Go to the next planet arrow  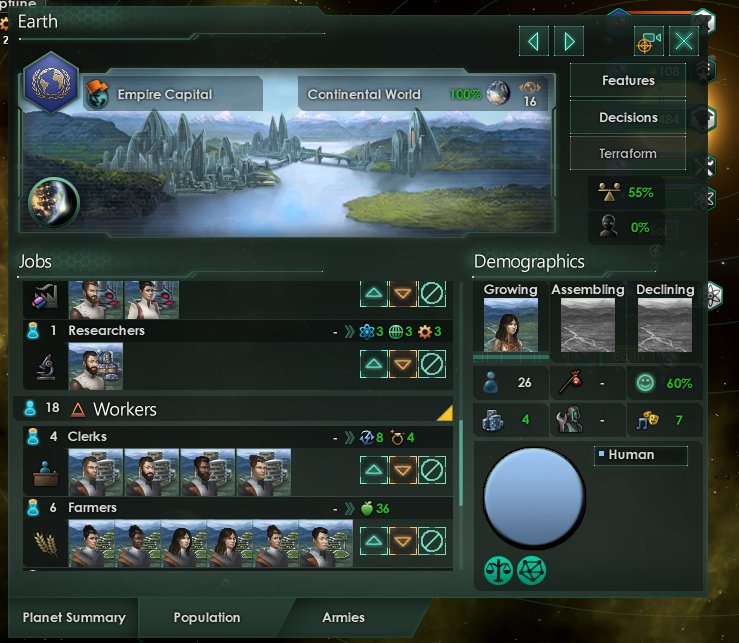pyautogui.click(x=569, y=41)
